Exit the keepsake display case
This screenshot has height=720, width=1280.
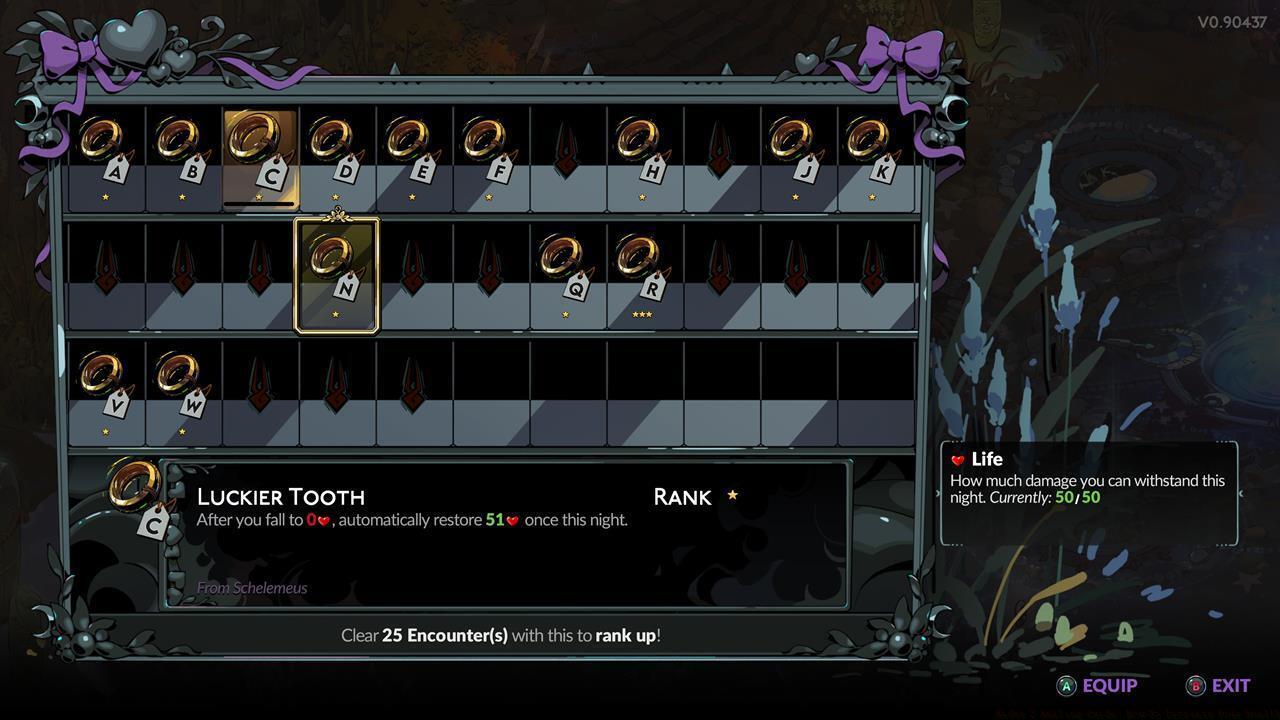click(x=1218, y=686)
